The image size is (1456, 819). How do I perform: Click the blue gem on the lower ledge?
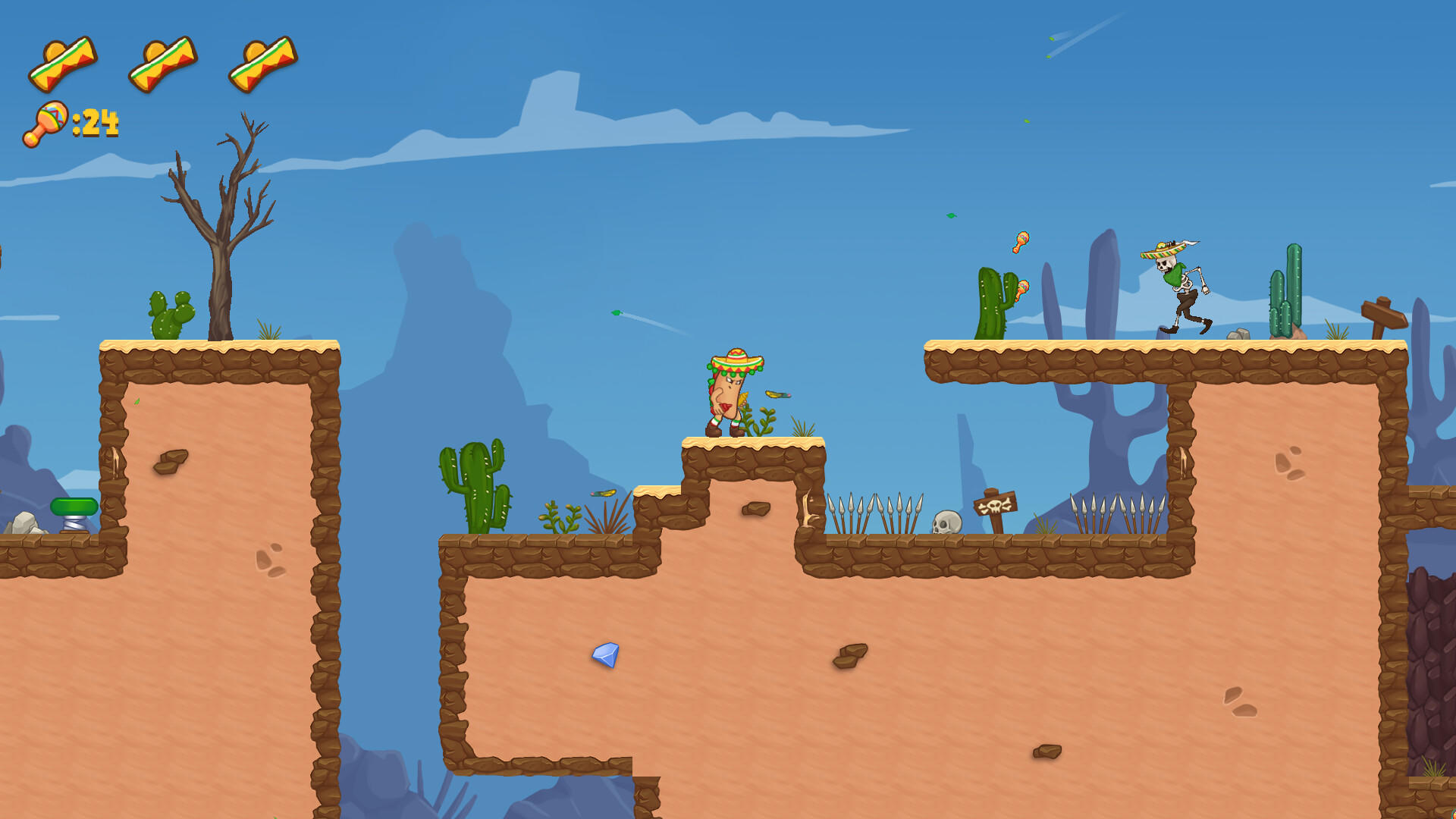604,654
